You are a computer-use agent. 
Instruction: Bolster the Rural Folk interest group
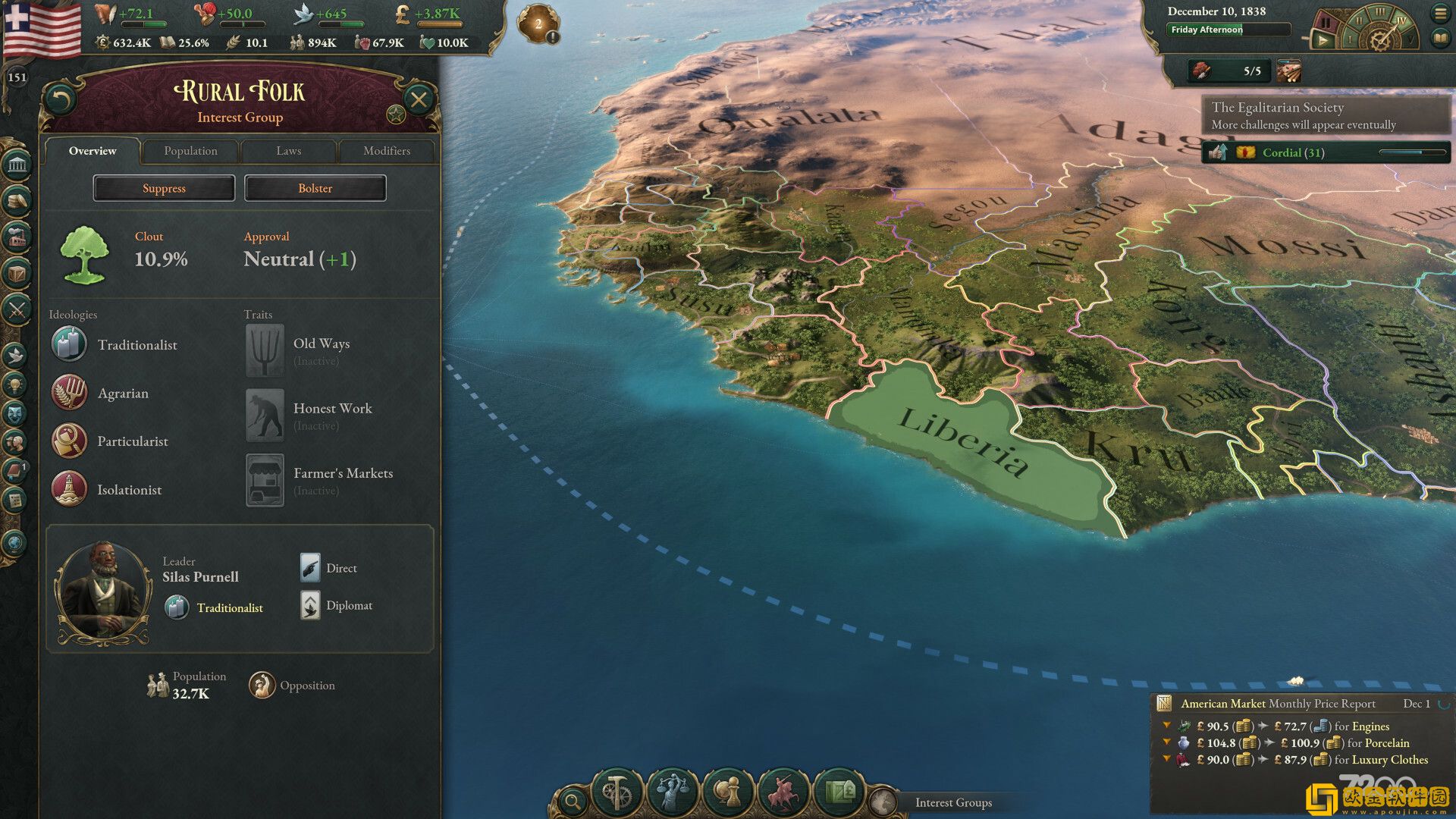pos(315,188)
